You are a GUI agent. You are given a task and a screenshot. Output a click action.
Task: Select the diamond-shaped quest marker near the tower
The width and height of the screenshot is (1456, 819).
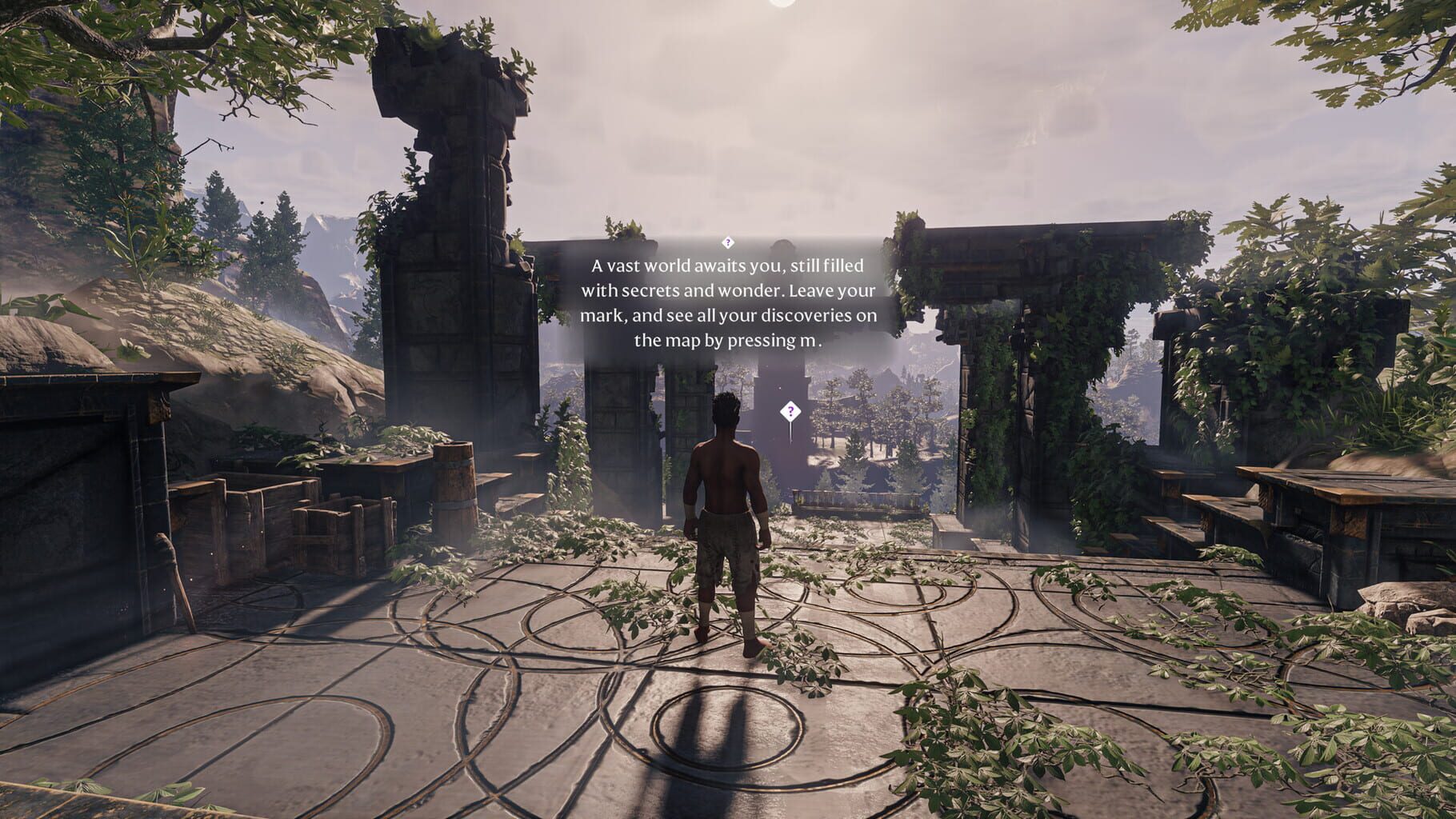790,411
